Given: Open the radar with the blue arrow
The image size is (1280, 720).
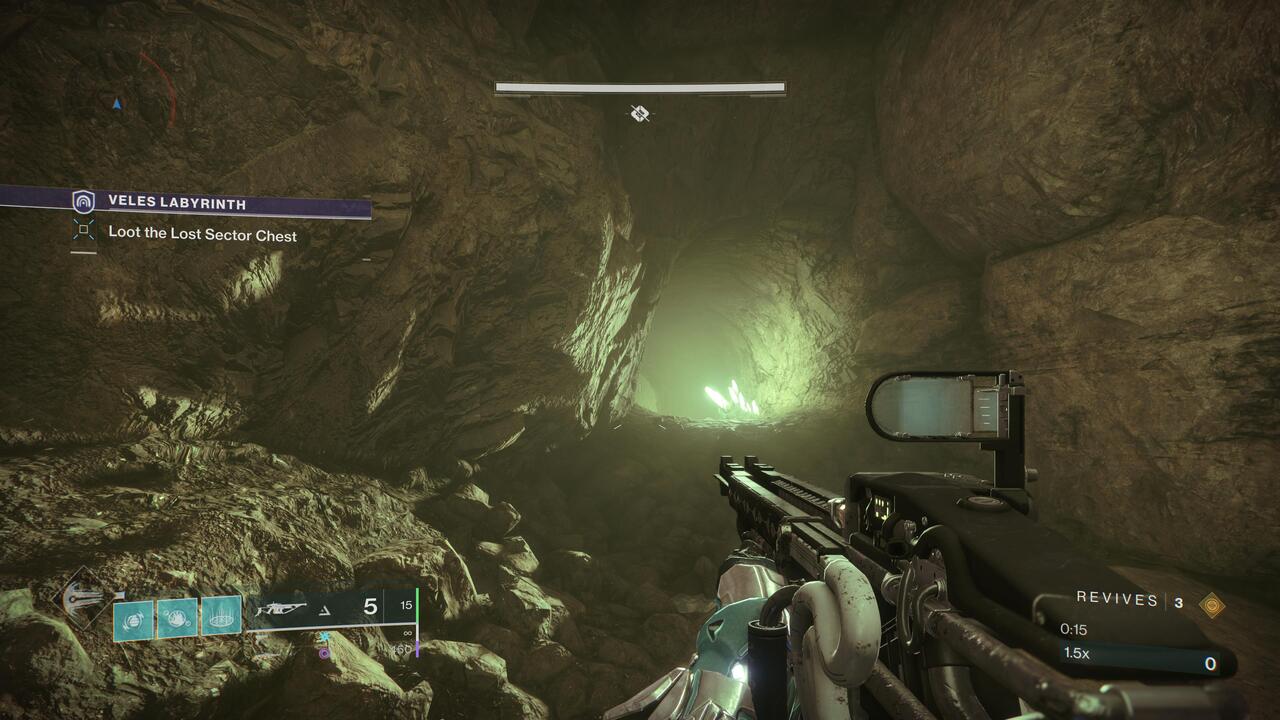Looking at the screenshot, I should (117, 103).
